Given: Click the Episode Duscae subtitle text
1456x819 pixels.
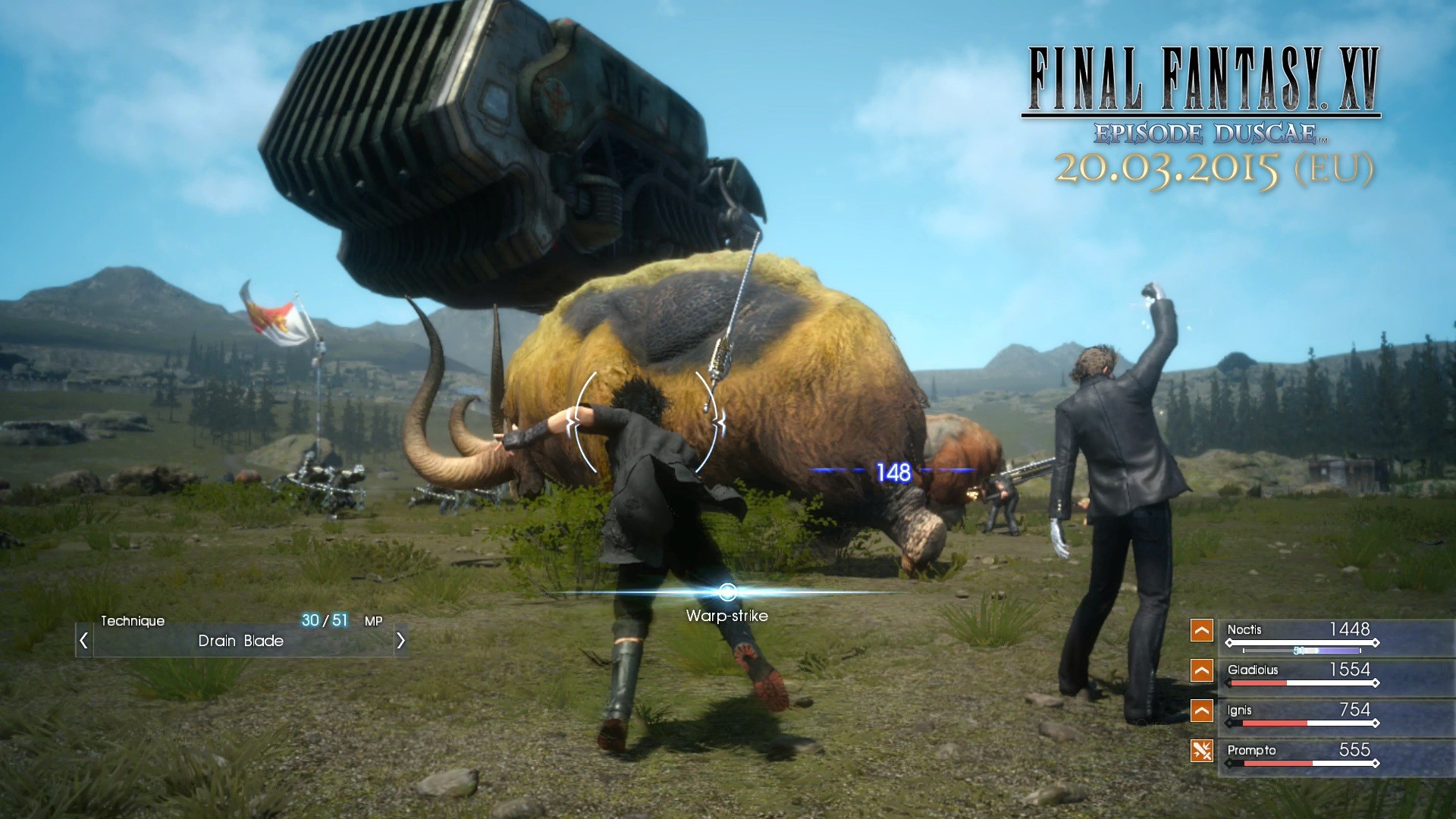Looking at the screenshot, I should tap(1206, 133).
